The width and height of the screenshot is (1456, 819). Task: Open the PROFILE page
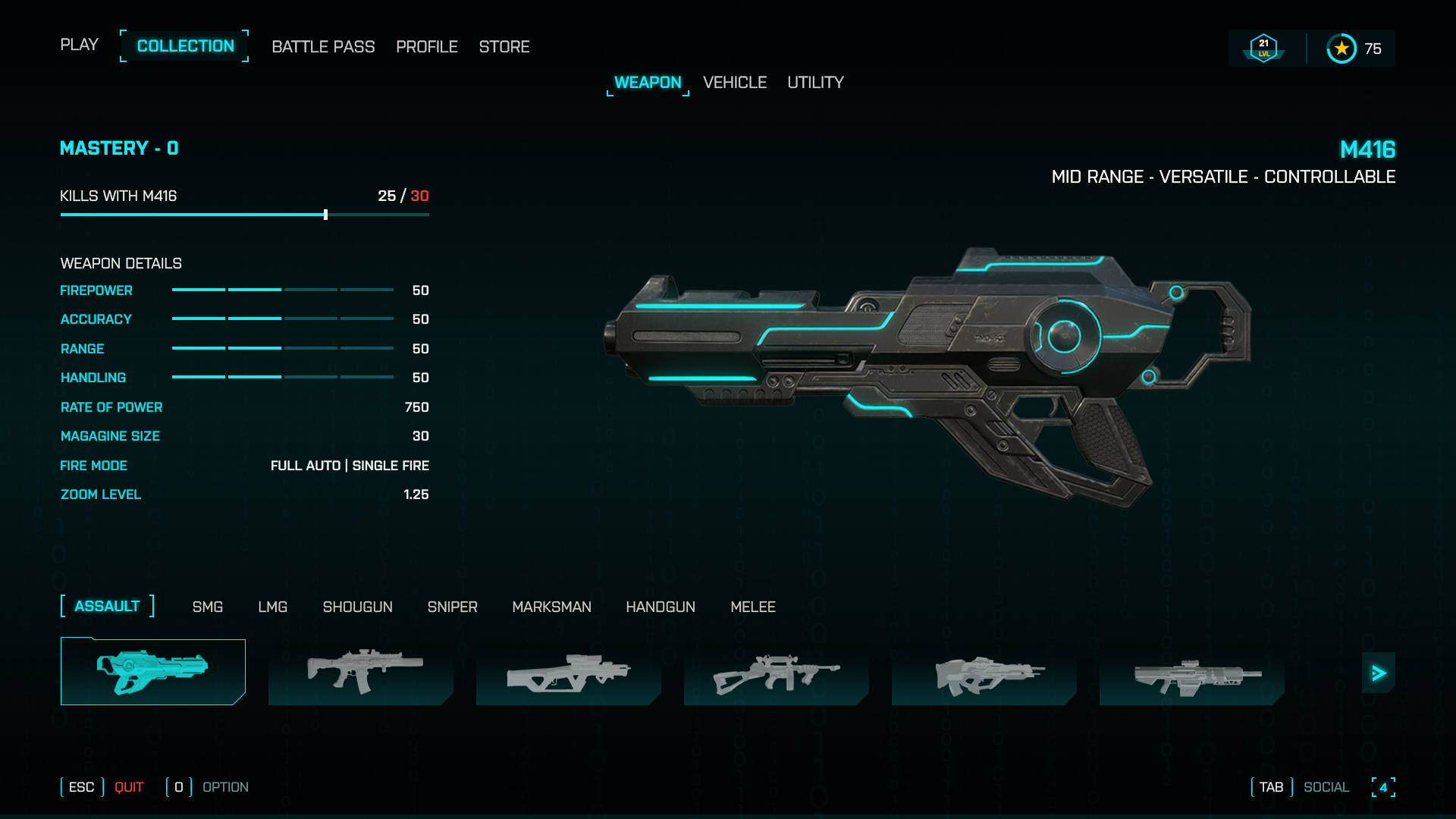click(x=426, y=46)
